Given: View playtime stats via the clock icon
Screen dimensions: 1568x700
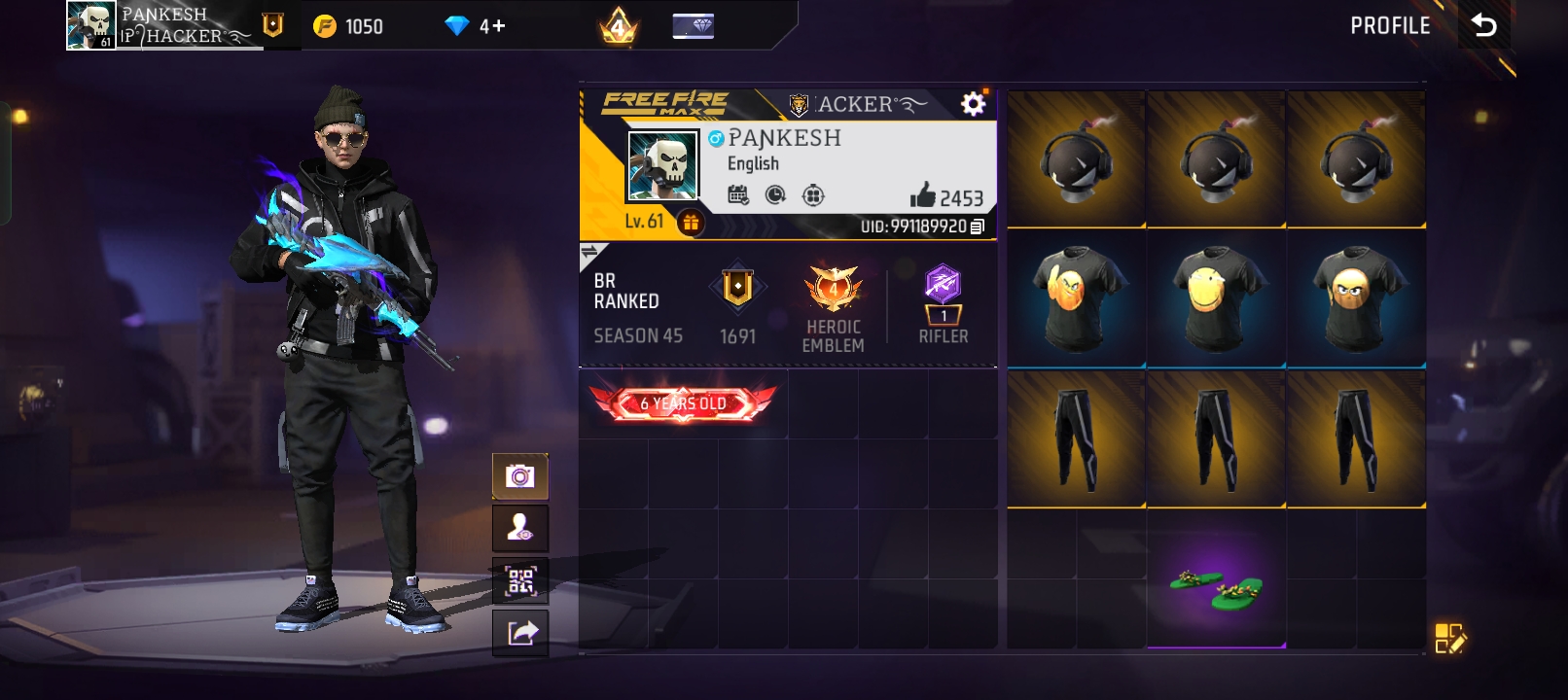Looking at the screenshot, I should click(x=773, y=195).
